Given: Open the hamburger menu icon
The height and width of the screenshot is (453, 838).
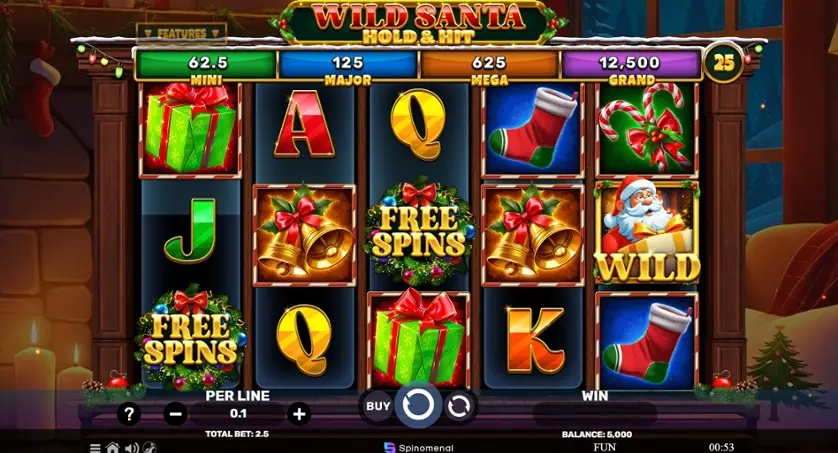Looking at the screenshot, I should tap(96, 447).
